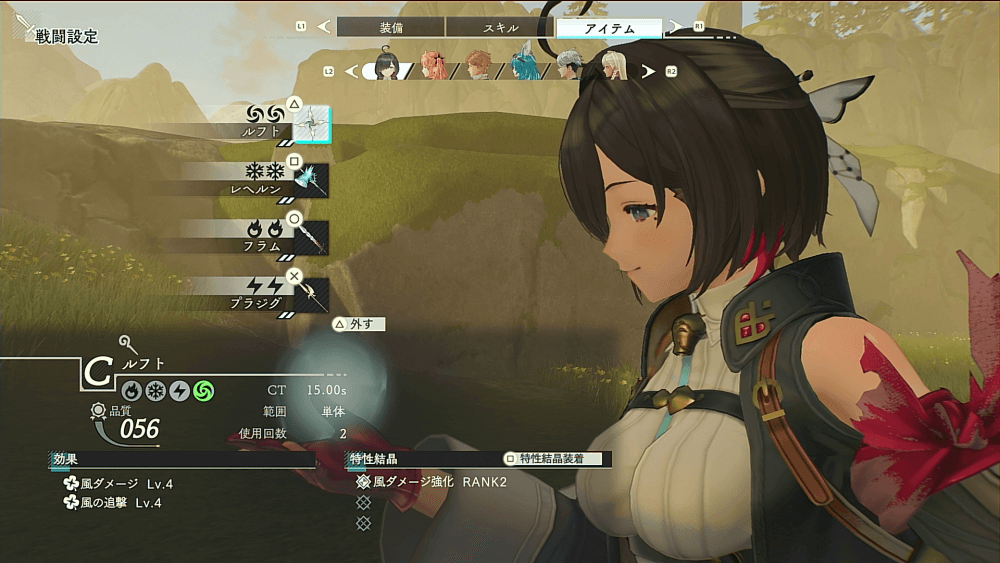The image size is (1000, 563).
Task: Click the left arrow beside the 装備 tab
Action: coord(323,27)
